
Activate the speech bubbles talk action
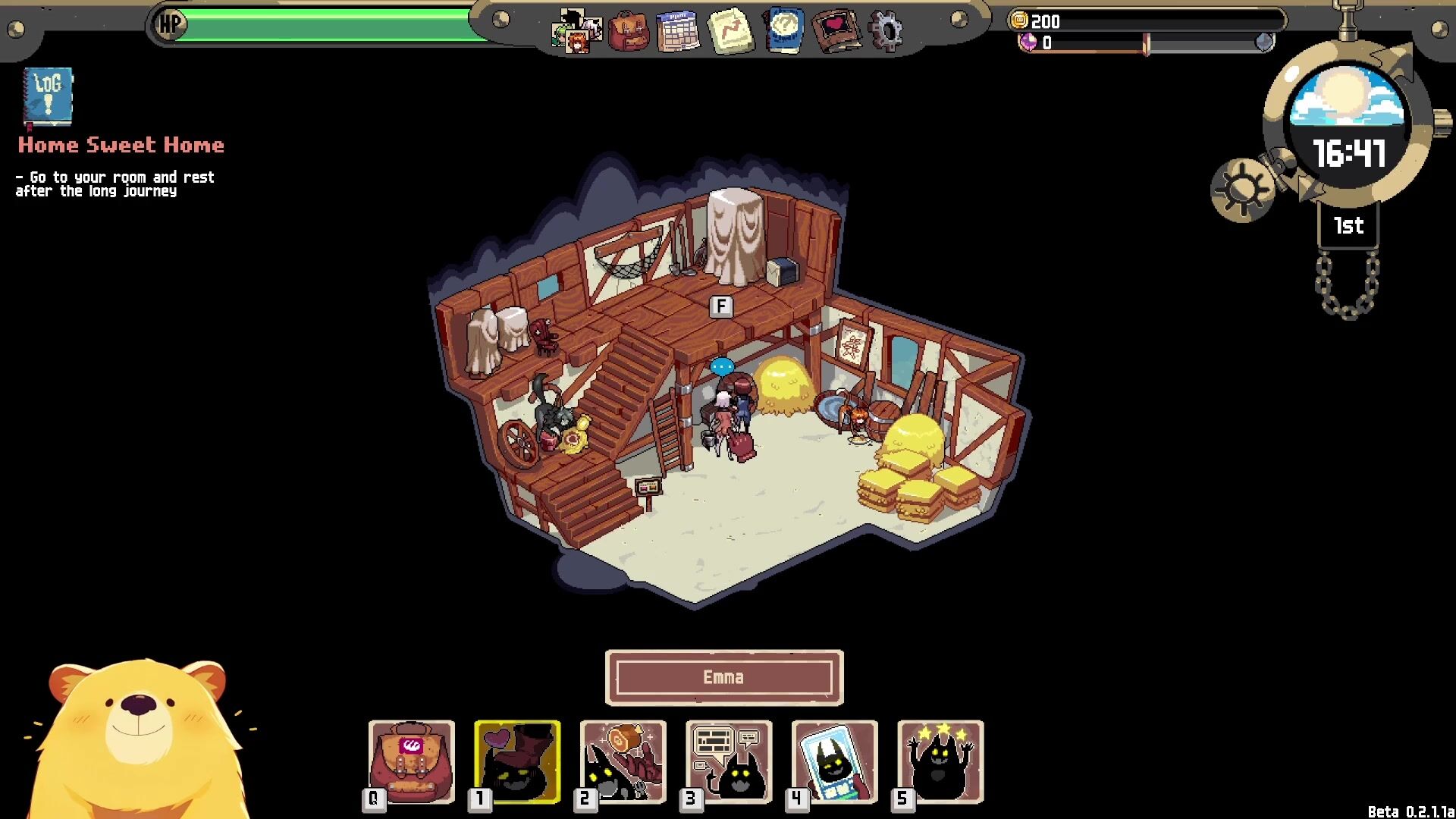point(729,761)
